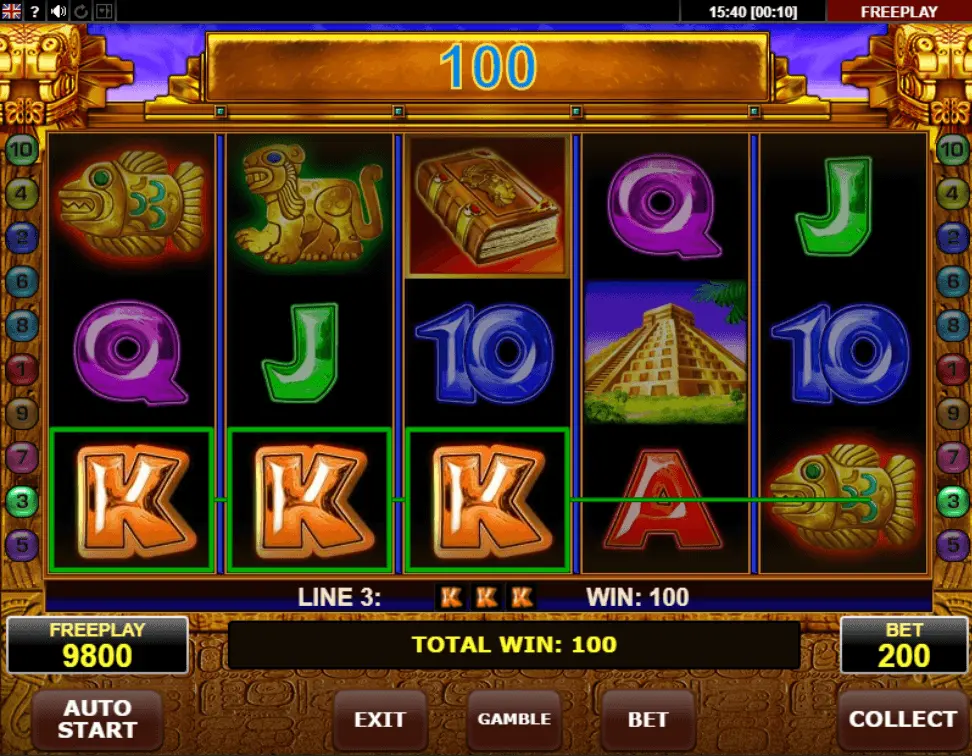Select payline 6 on the left side
Viewport: 972px width, 756px height.
[22, 282]
